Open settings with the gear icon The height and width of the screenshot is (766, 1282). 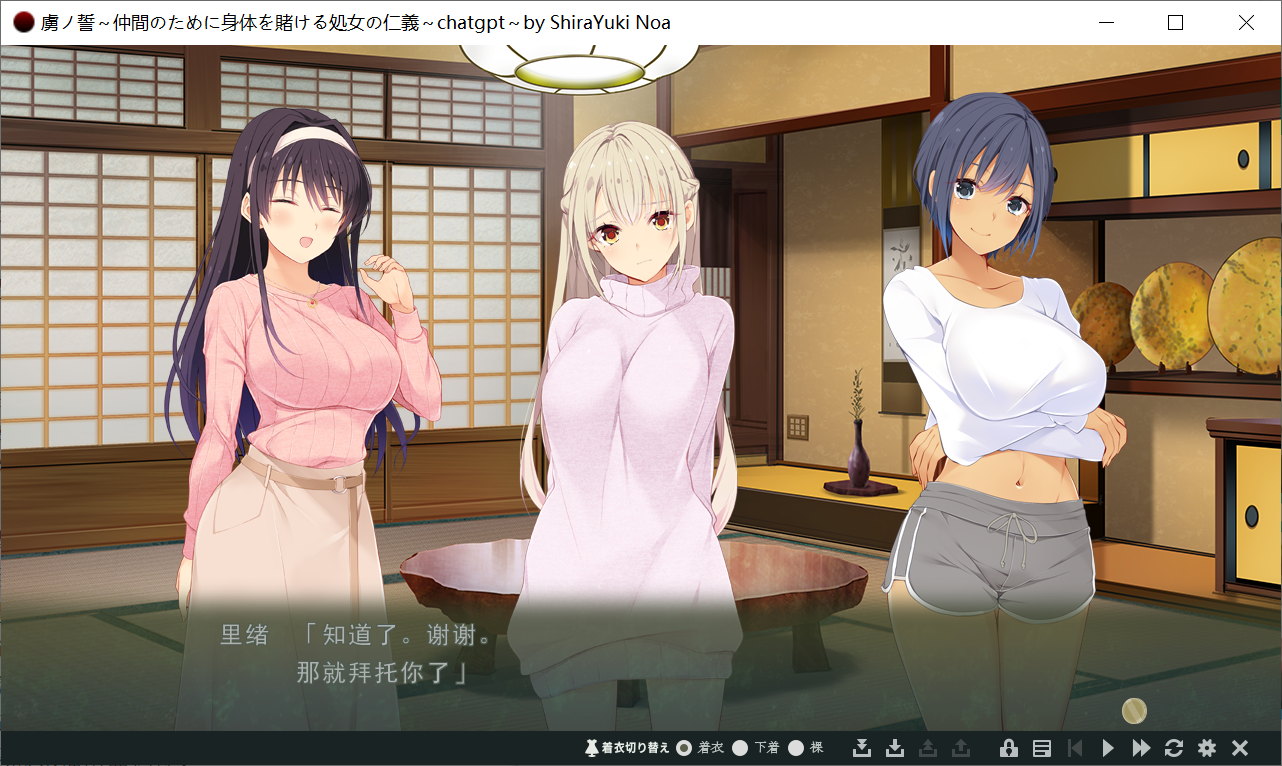(1207, 748)
